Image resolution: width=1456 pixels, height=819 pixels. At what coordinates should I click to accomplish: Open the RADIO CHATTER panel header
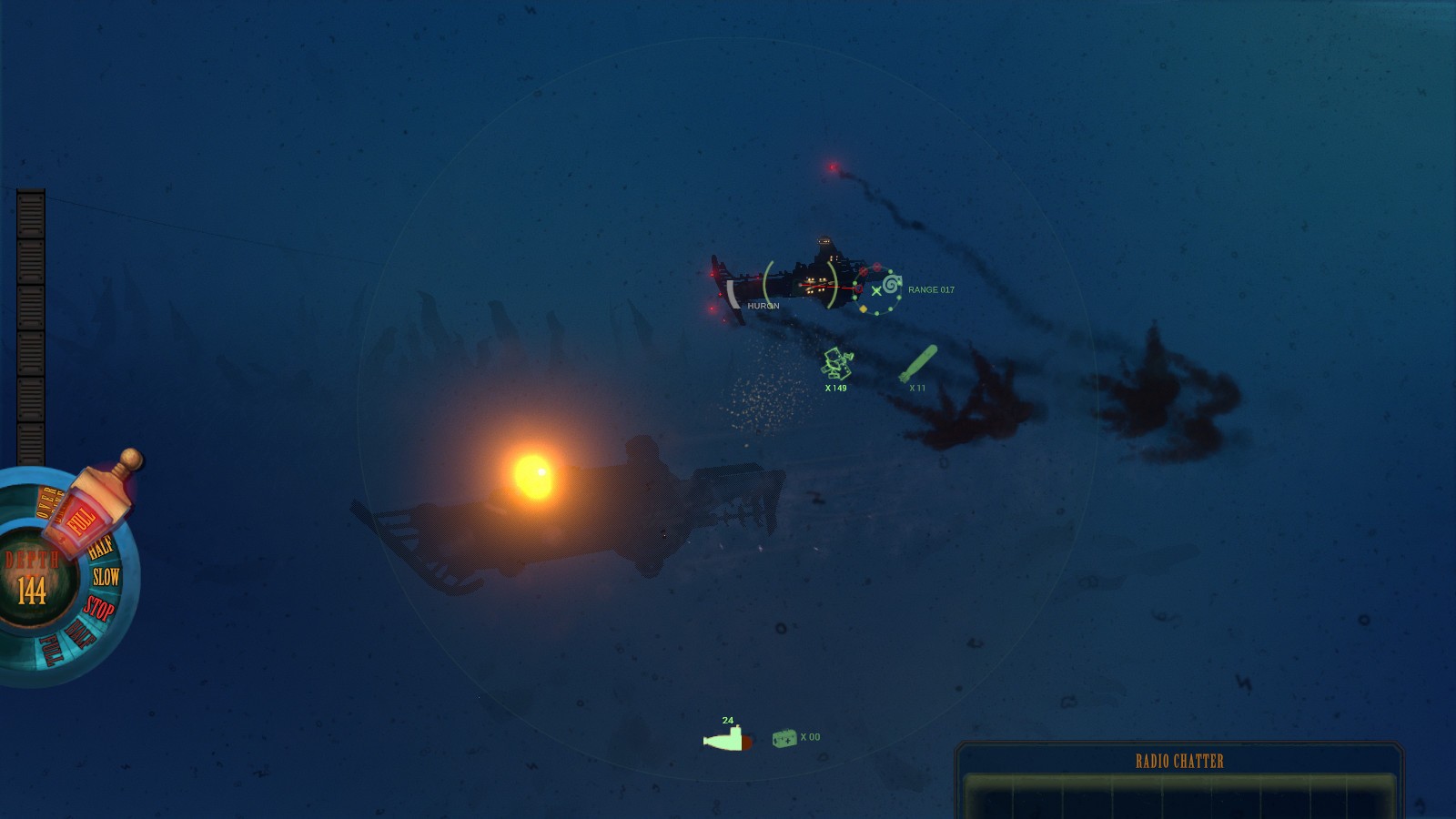[1178, 759]
